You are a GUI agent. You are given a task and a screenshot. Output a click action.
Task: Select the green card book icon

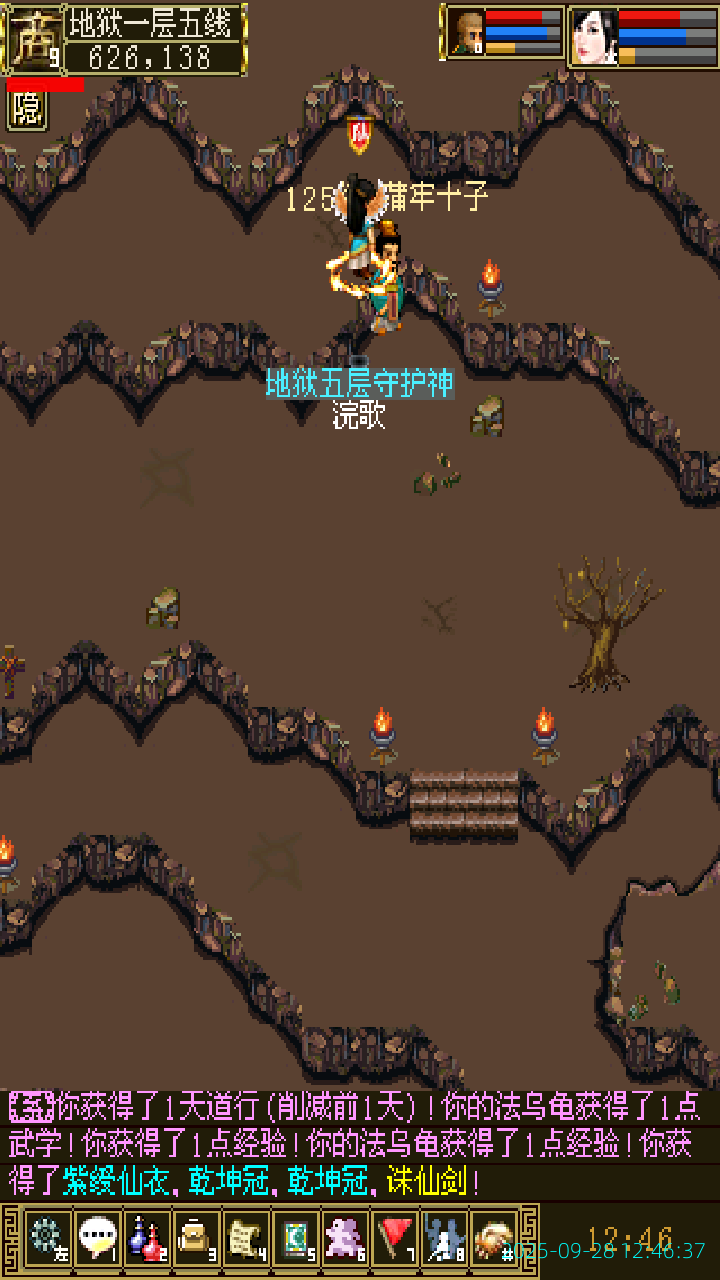[x=295, y=1239]
